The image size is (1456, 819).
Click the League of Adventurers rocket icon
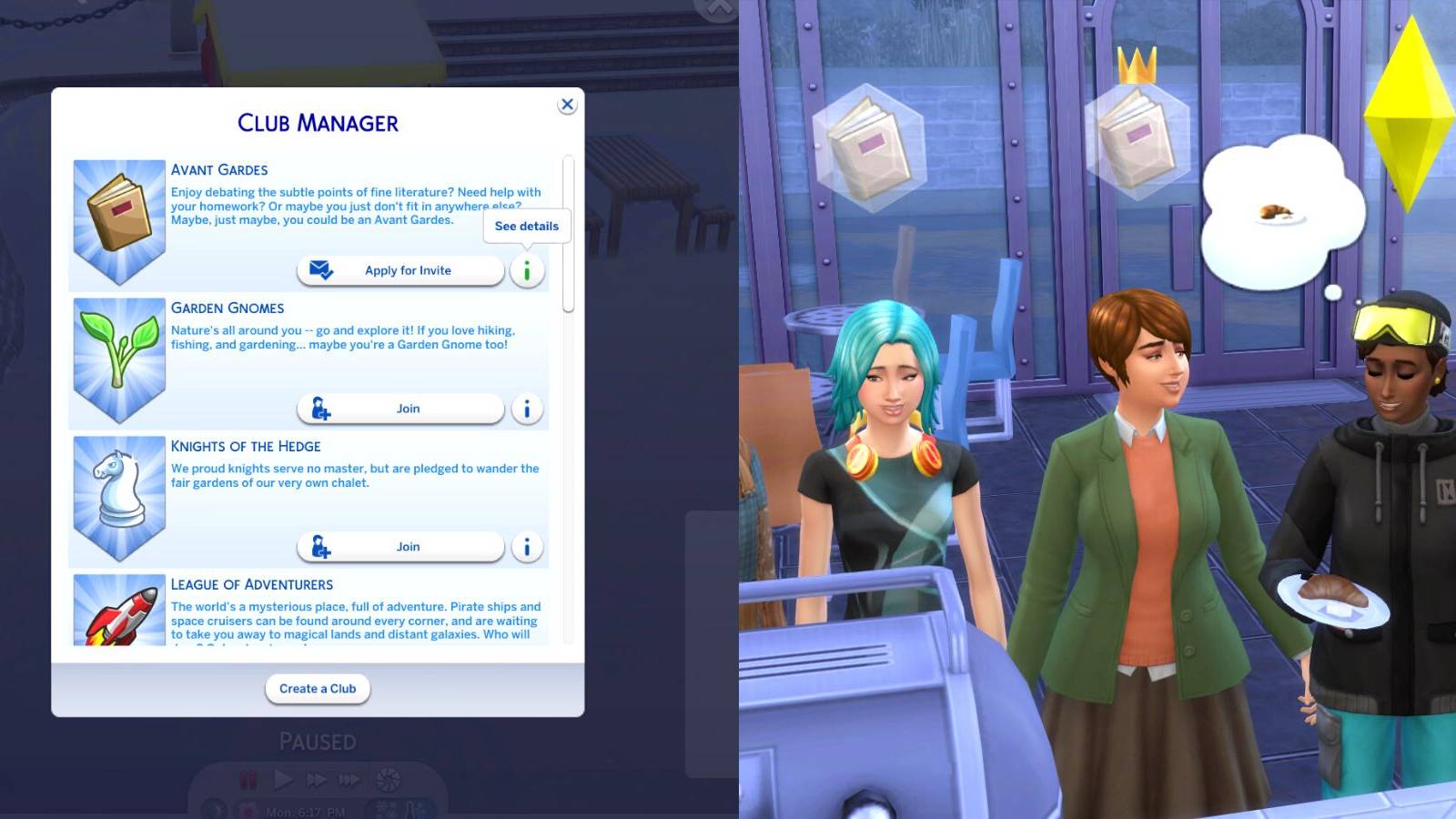(x=119, y=619)
